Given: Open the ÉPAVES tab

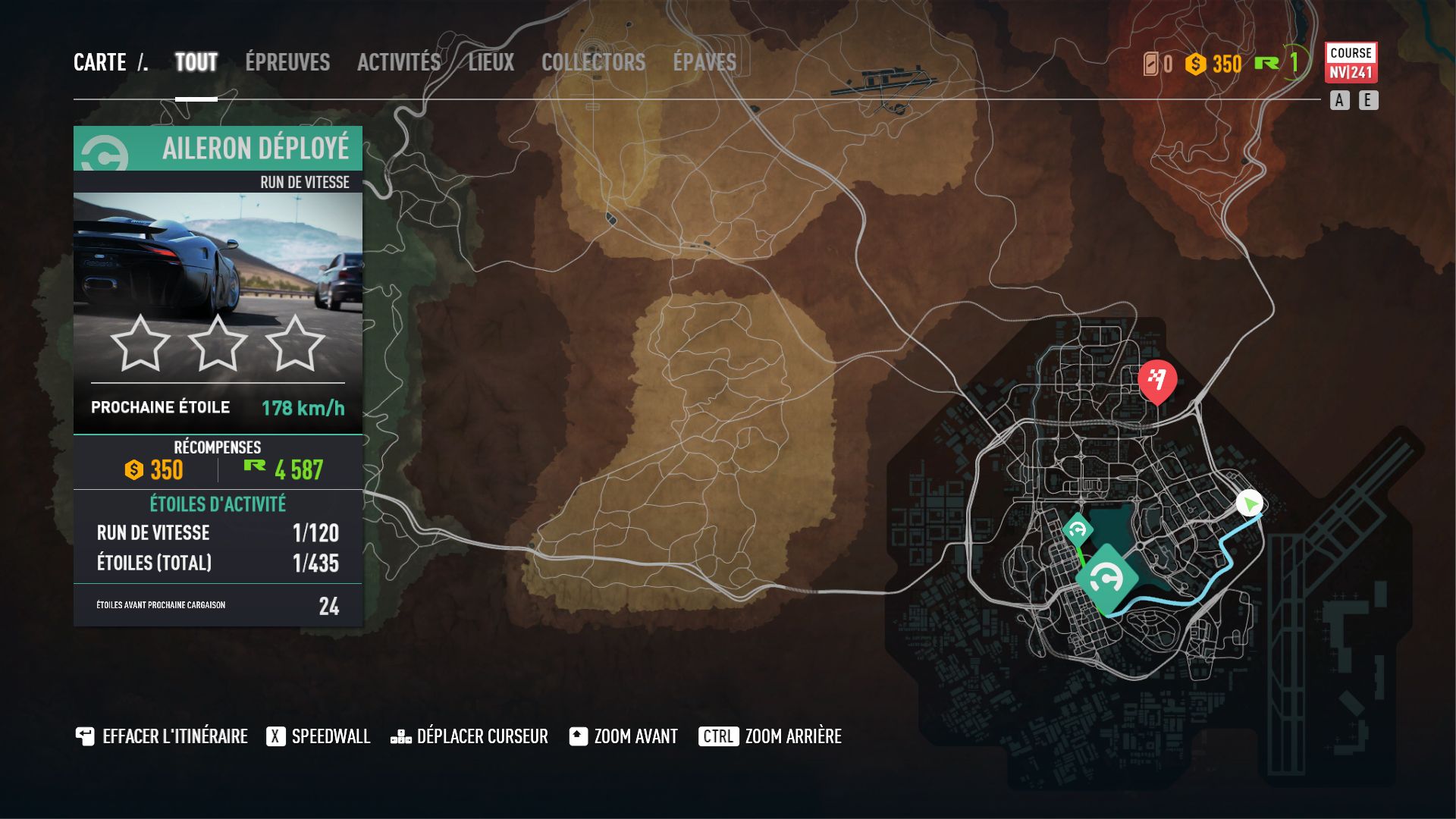Looking at the screenshot, I should coord(704,63).
